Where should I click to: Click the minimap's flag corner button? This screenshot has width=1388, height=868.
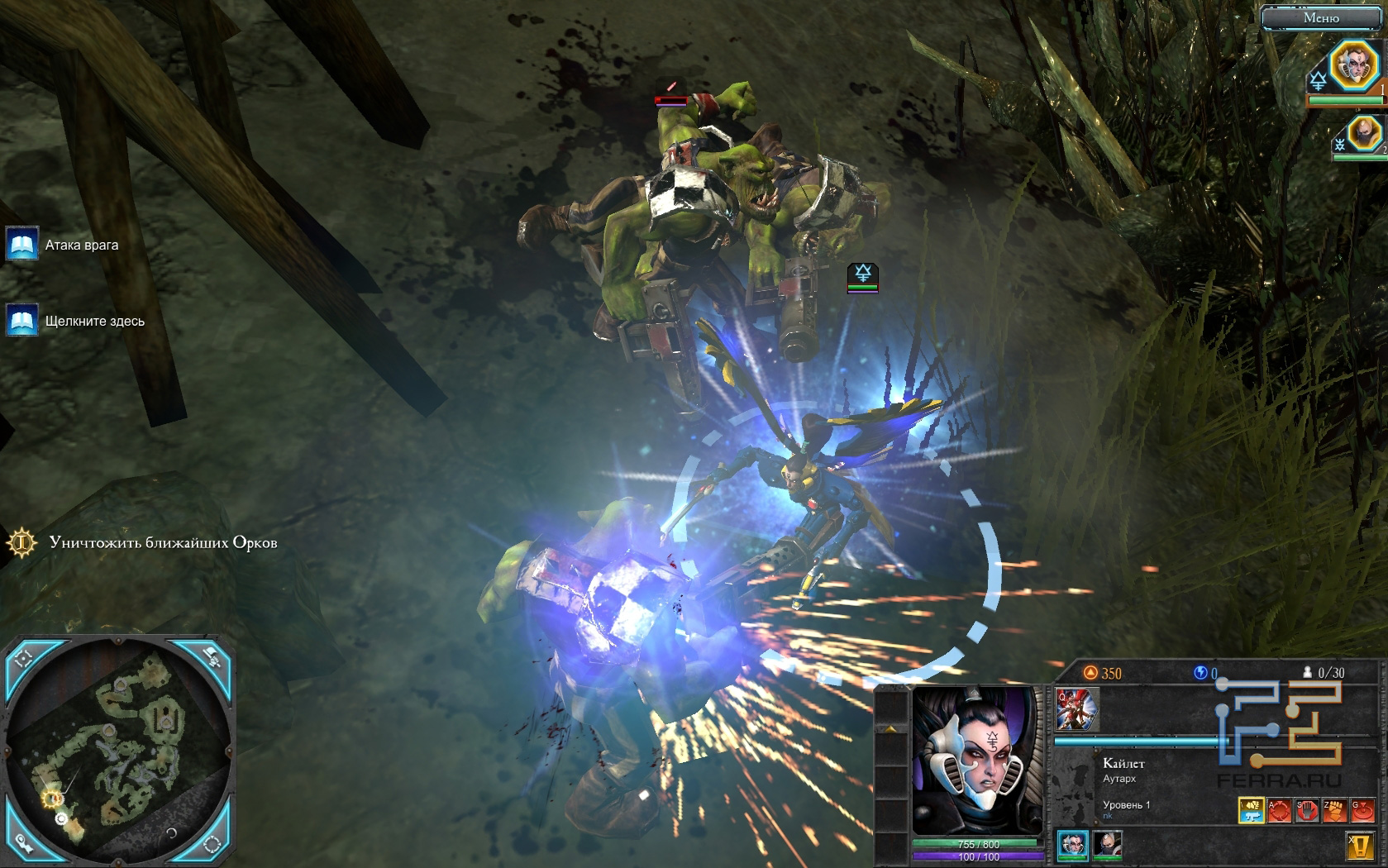coord(212,657)
